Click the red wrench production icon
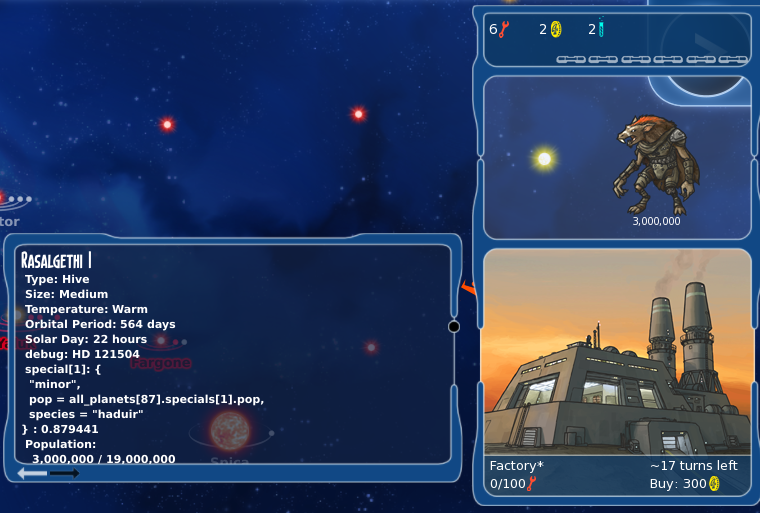760x513 pixels. pyautogui.click(x=504, y=29)
